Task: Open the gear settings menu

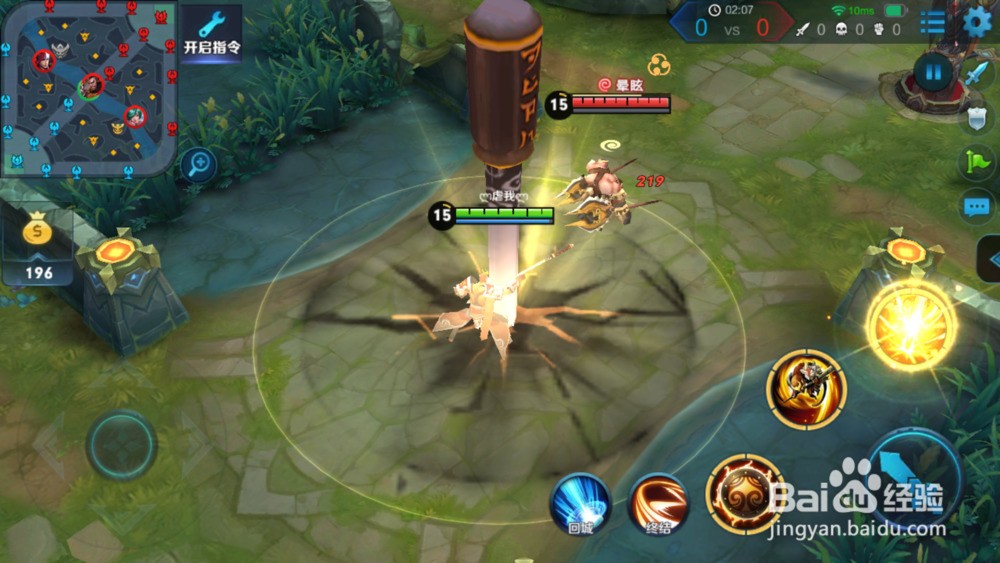Action: [x=977, y=21]
